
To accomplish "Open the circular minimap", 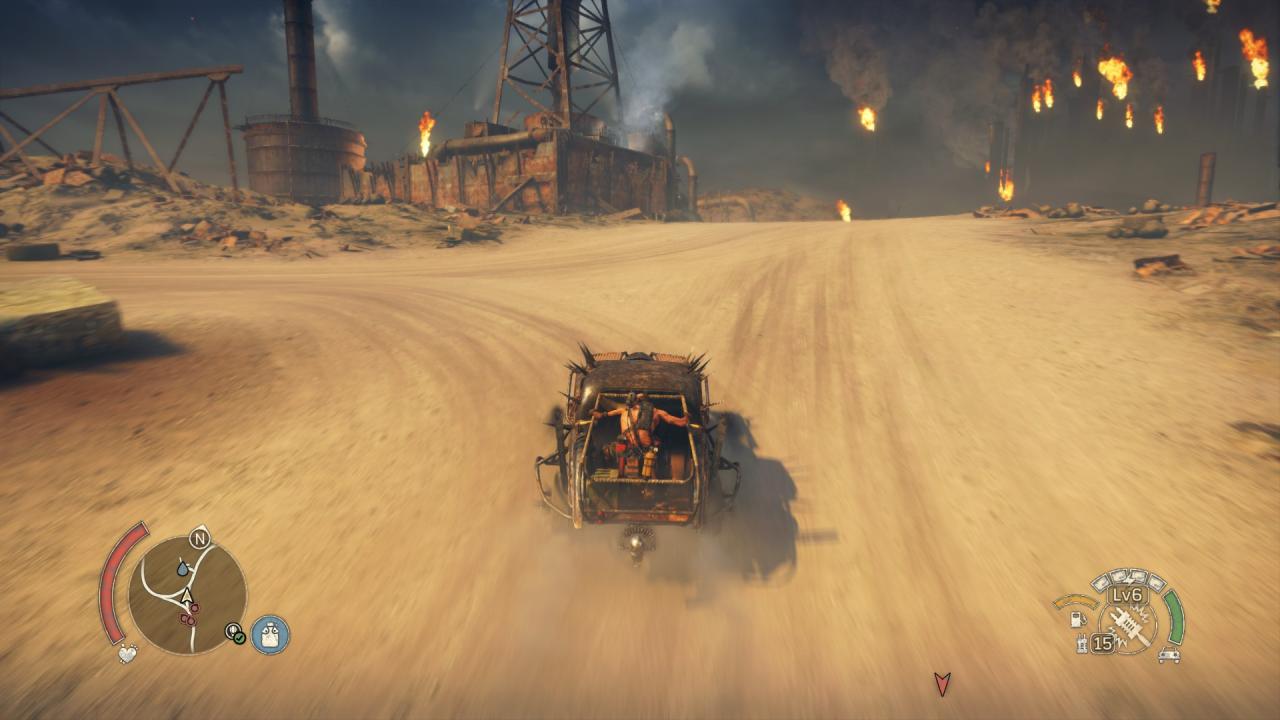I will [187, 594].
